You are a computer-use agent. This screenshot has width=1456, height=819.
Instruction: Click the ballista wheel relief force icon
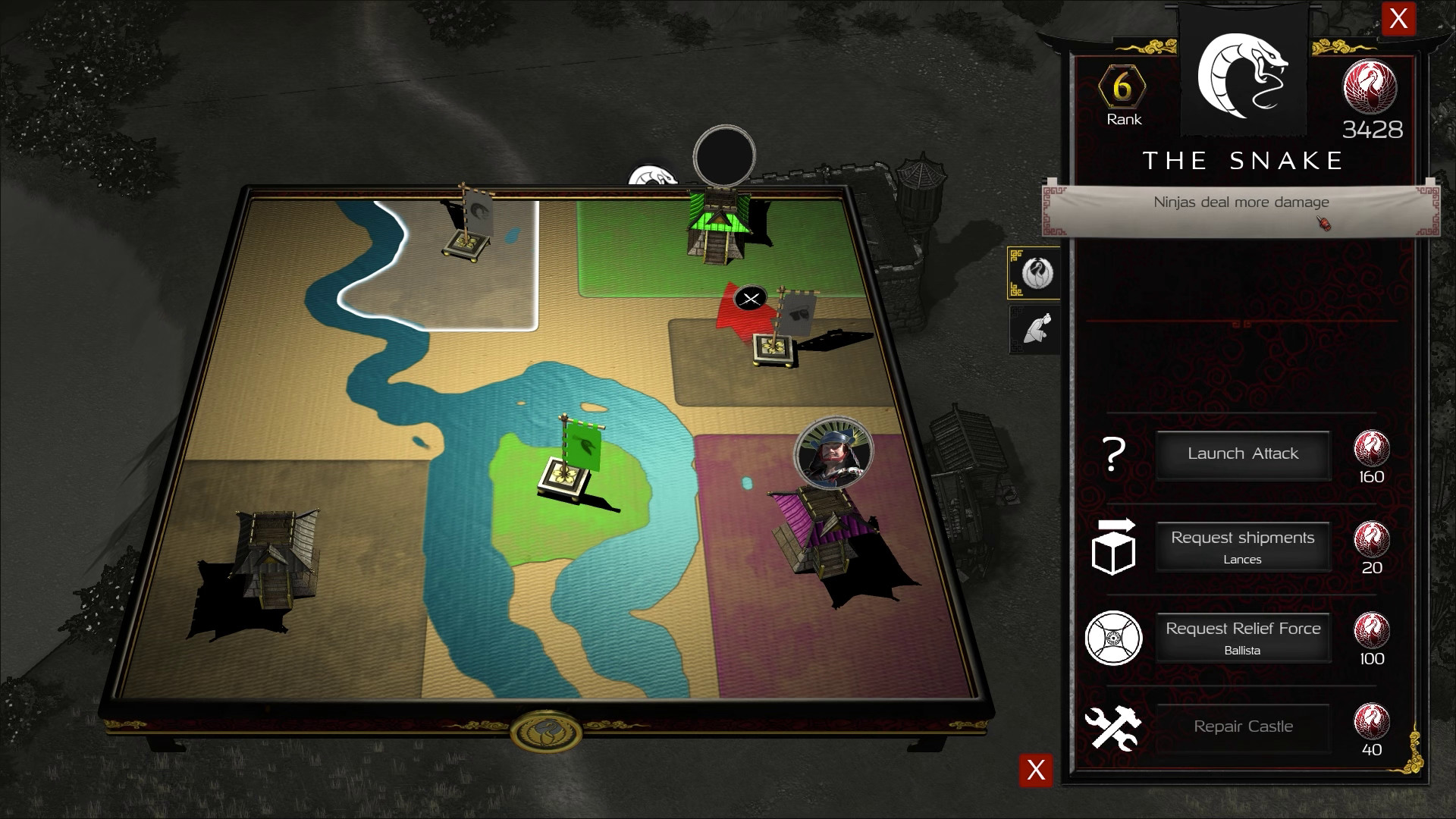pyautogui.click(x=1113, y=639)
